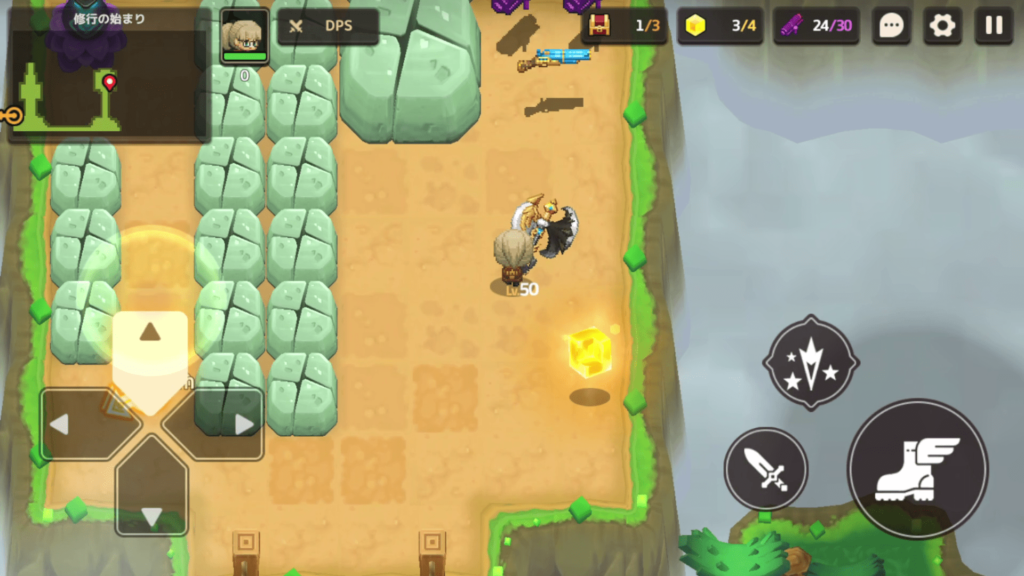Pause the game
This screenshot has width=1024, height=576.
(993, 26)
